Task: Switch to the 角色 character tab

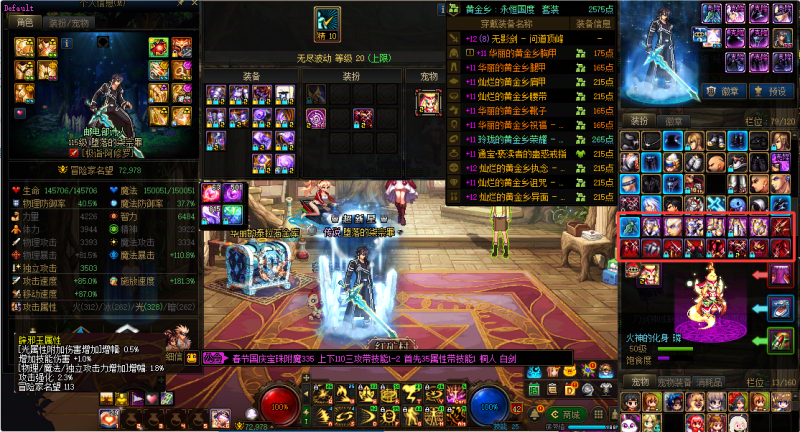Action: click(26, 21)
